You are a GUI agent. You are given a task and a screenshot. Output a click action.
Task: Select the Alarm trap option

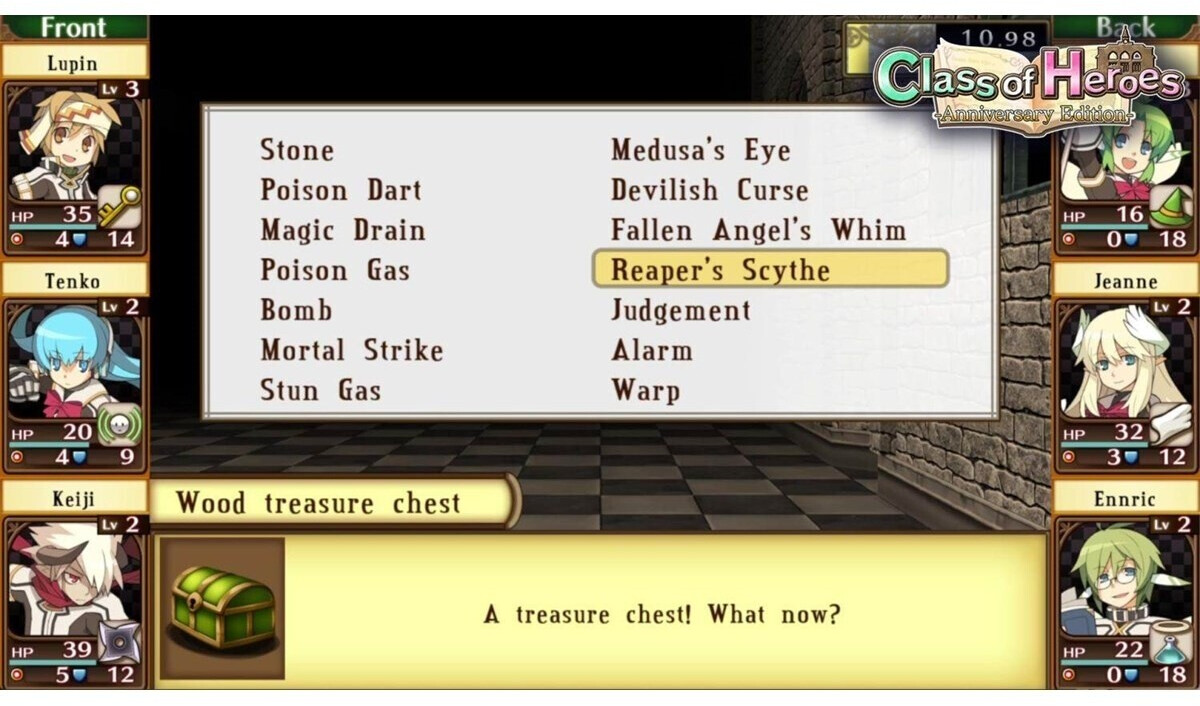click(x=651, y=351)
